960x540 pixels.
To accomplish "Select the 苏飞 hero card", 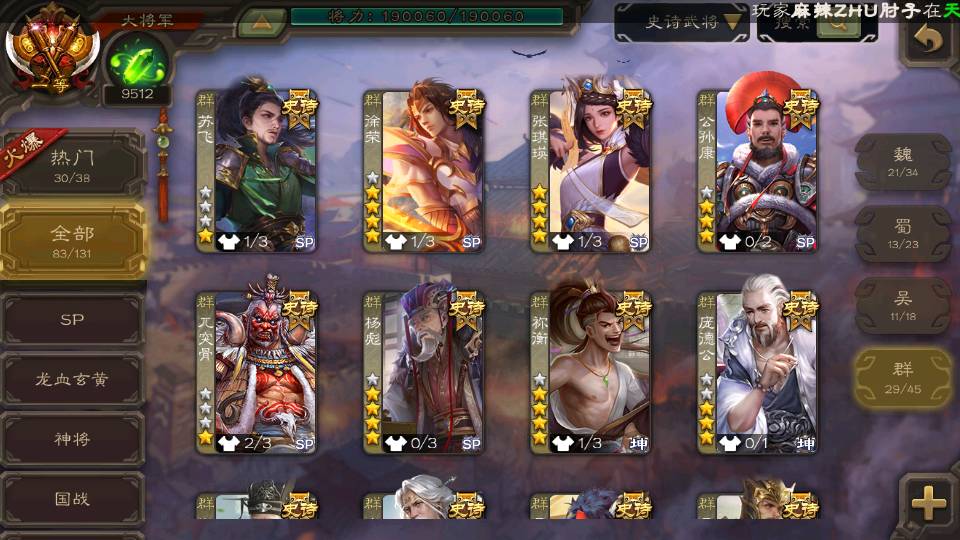I will [257, 170].
